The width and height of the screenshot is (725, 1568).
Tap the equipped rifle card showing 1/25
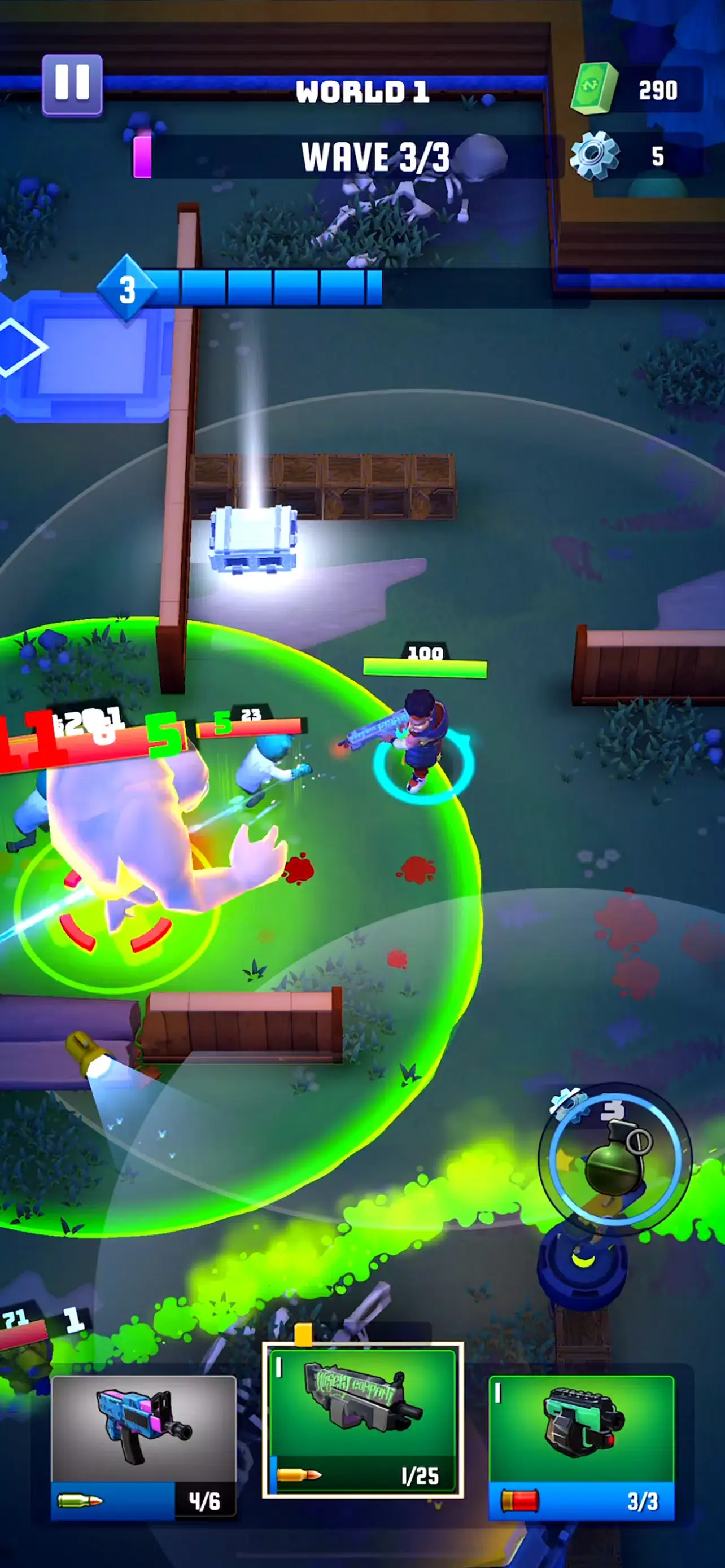(361, 1418)
